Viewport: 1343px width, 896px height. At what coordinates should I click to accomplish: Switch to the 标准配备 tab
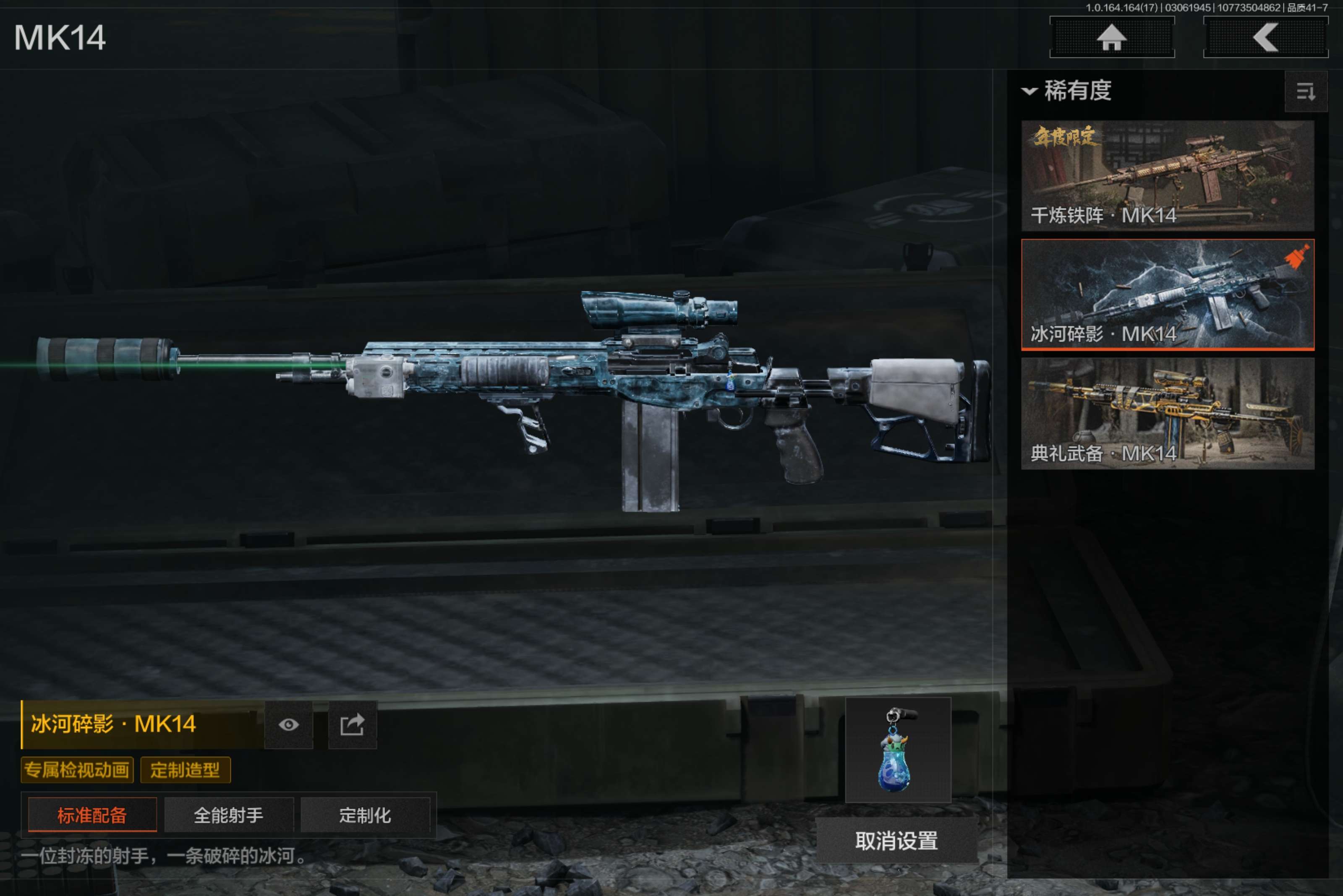point(92,815)
